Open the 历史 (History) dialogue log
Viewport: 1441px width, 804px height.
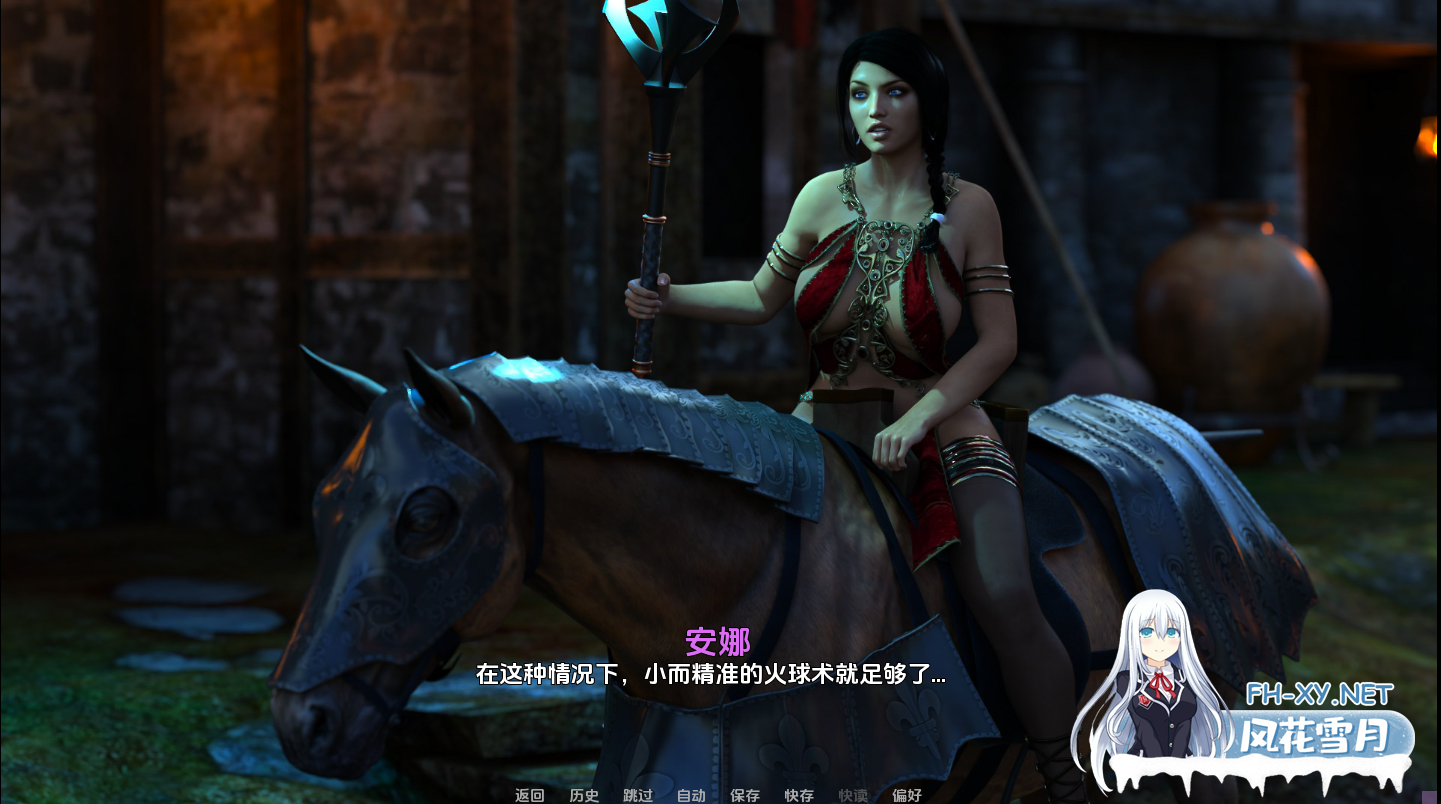(584, 795)
